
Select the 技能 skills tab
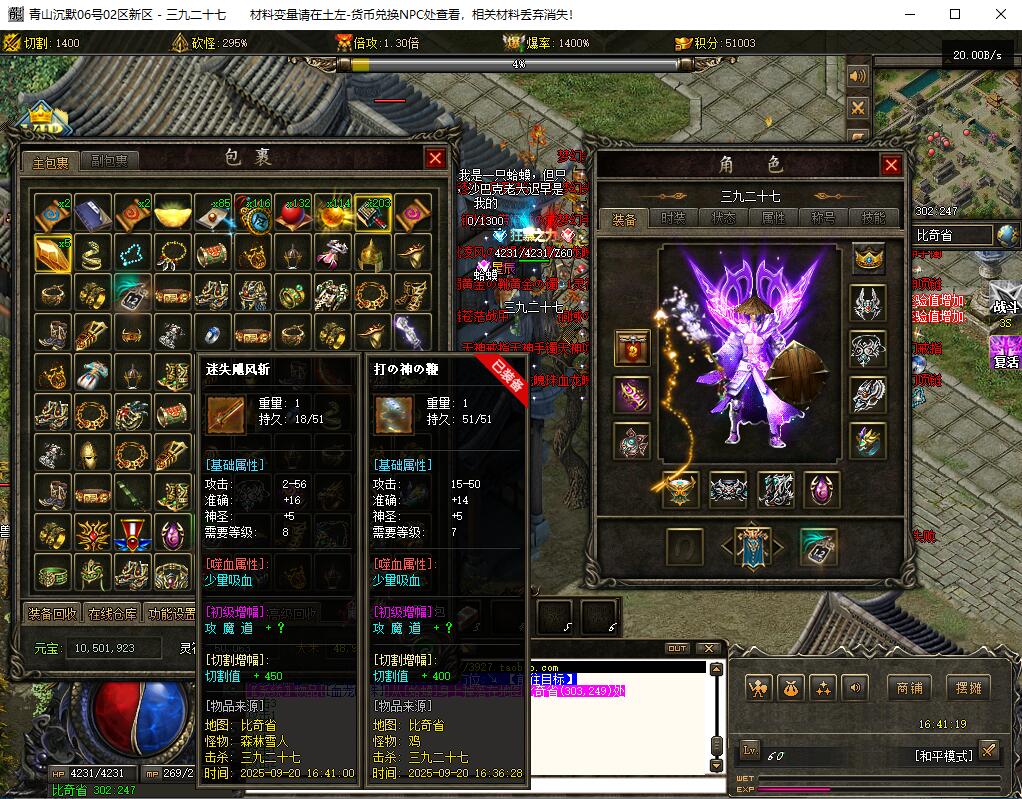pos(873,218)
